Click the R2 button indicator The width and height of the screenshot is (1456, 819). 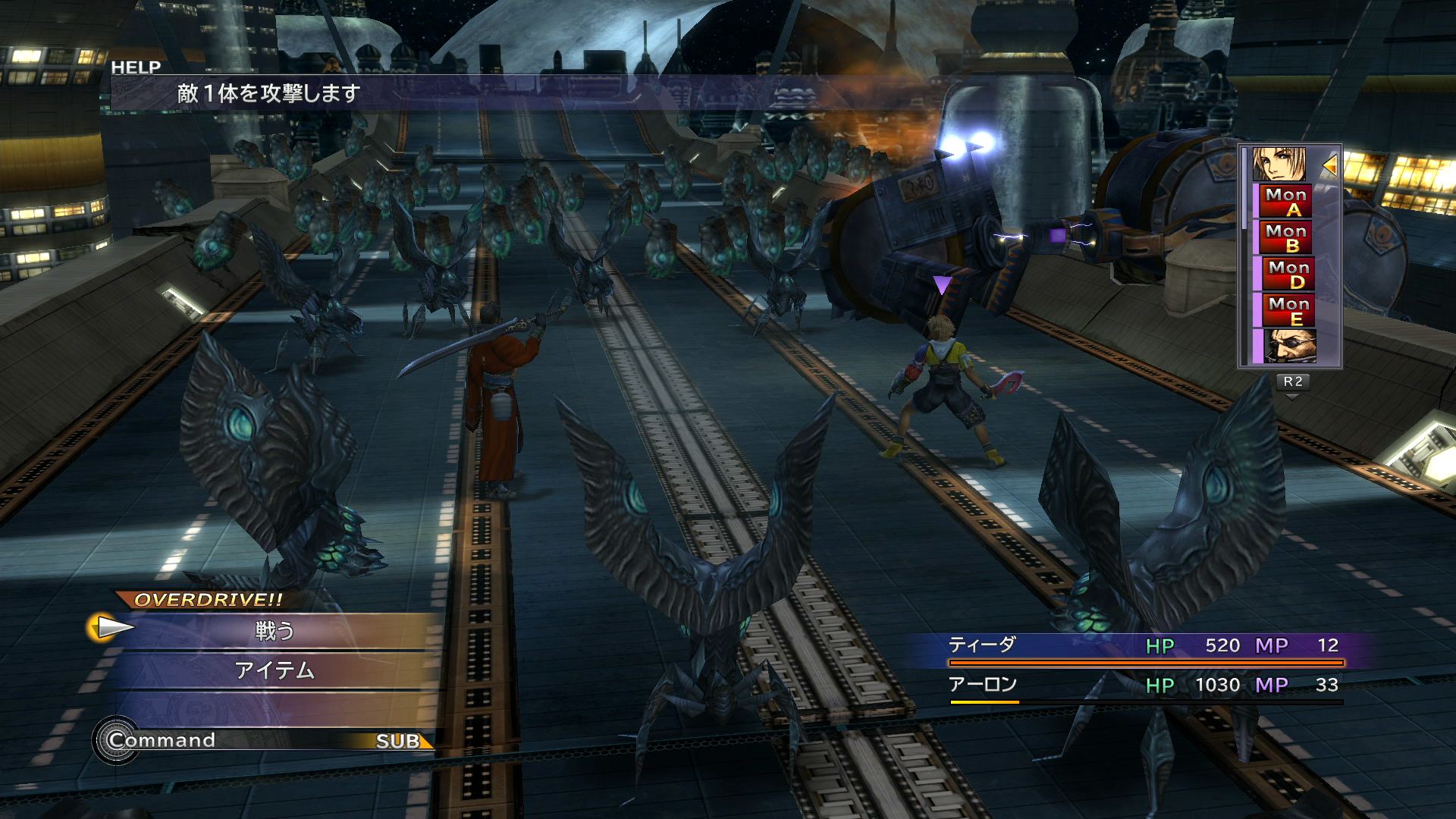pos(1294,383)
